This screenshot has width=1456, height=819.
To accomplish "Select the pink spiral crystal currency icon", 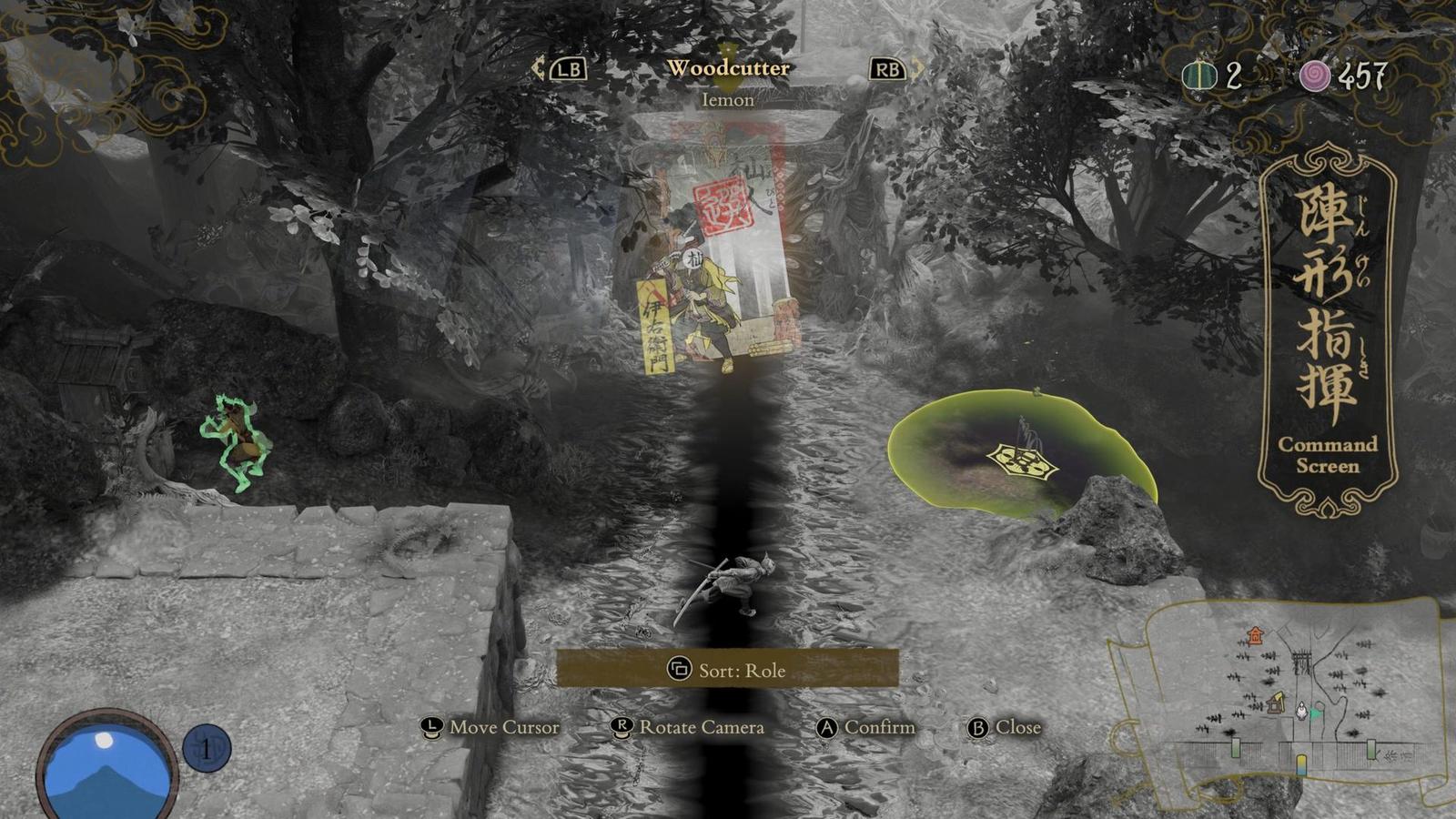I will click(x=1314, y=76).
